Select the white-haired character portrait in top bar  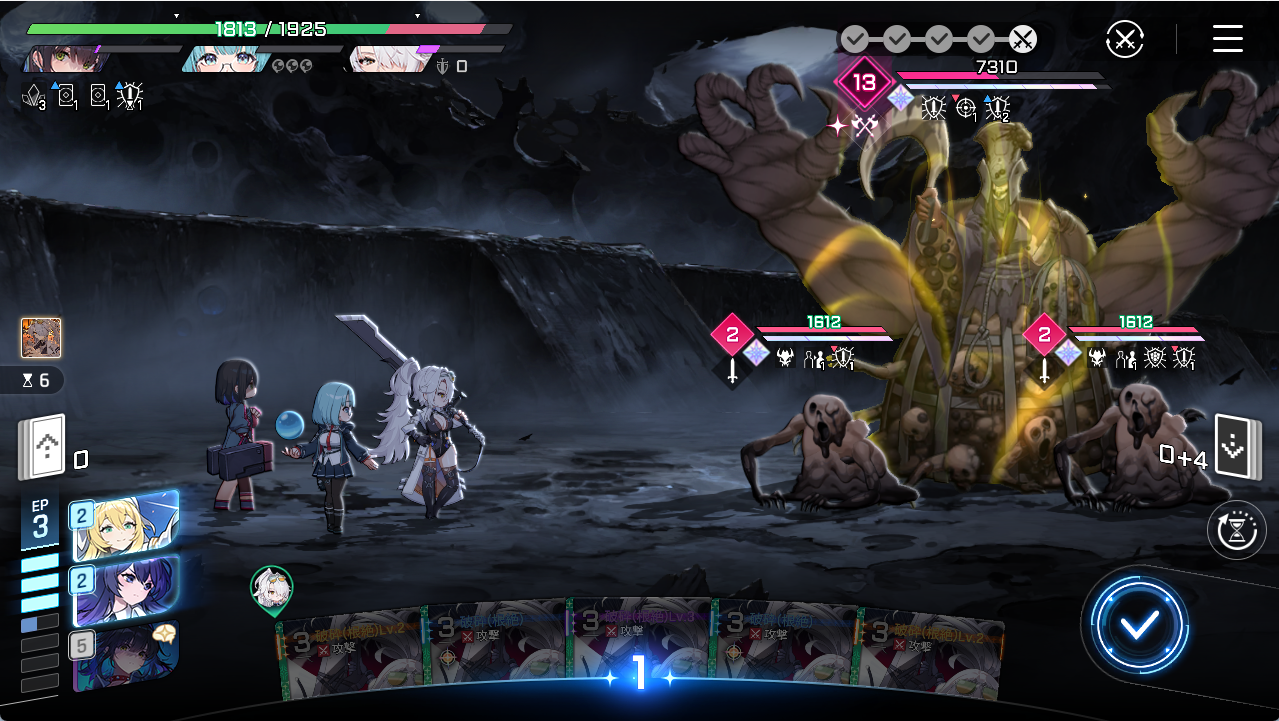(380, 59)
